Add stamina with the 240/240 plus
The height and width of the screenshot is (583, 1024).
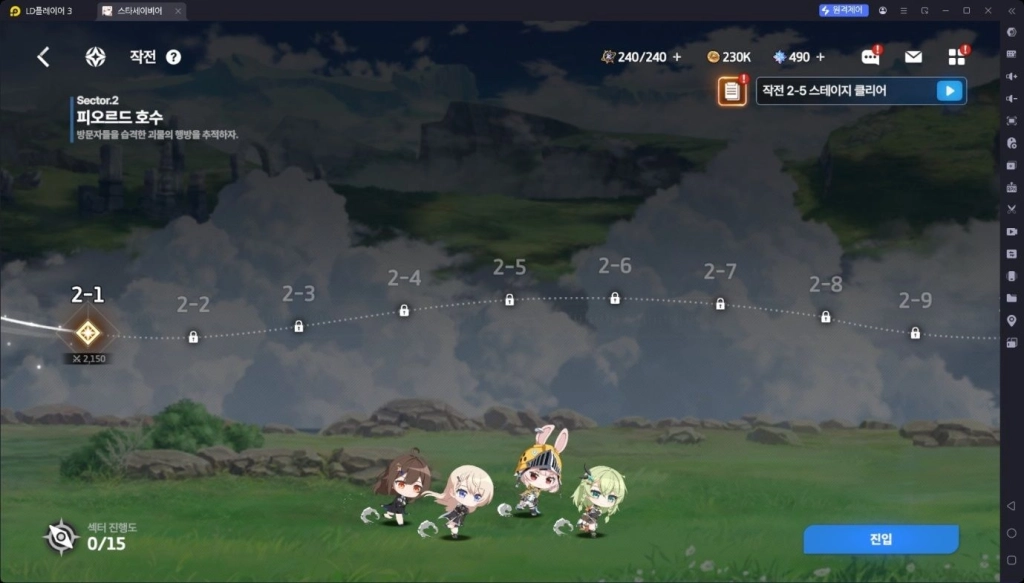[677, 57]
